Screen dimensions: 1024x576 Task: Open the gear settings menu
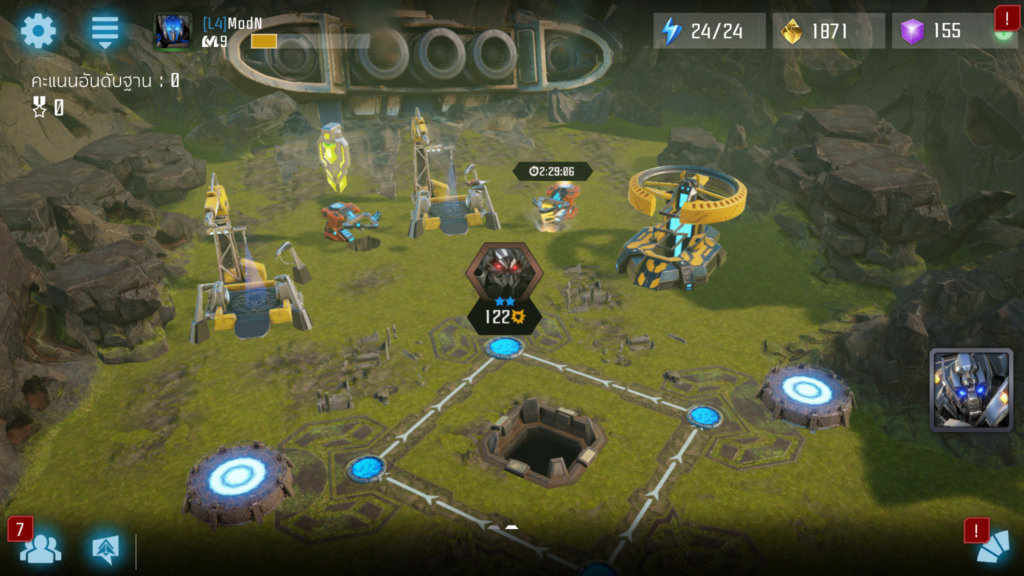39,31
